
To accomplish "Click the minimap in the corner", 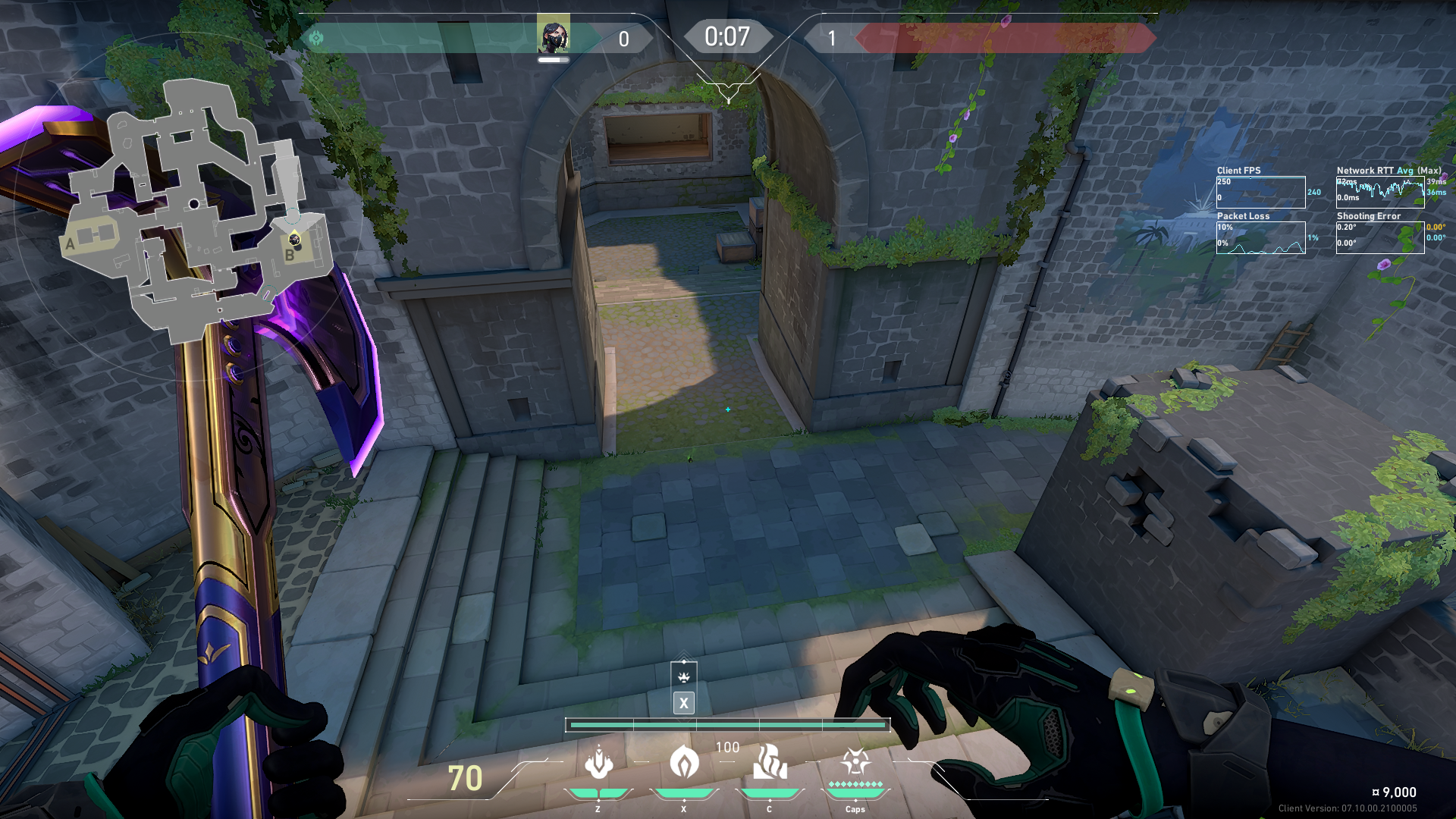I will coord(196,211).
